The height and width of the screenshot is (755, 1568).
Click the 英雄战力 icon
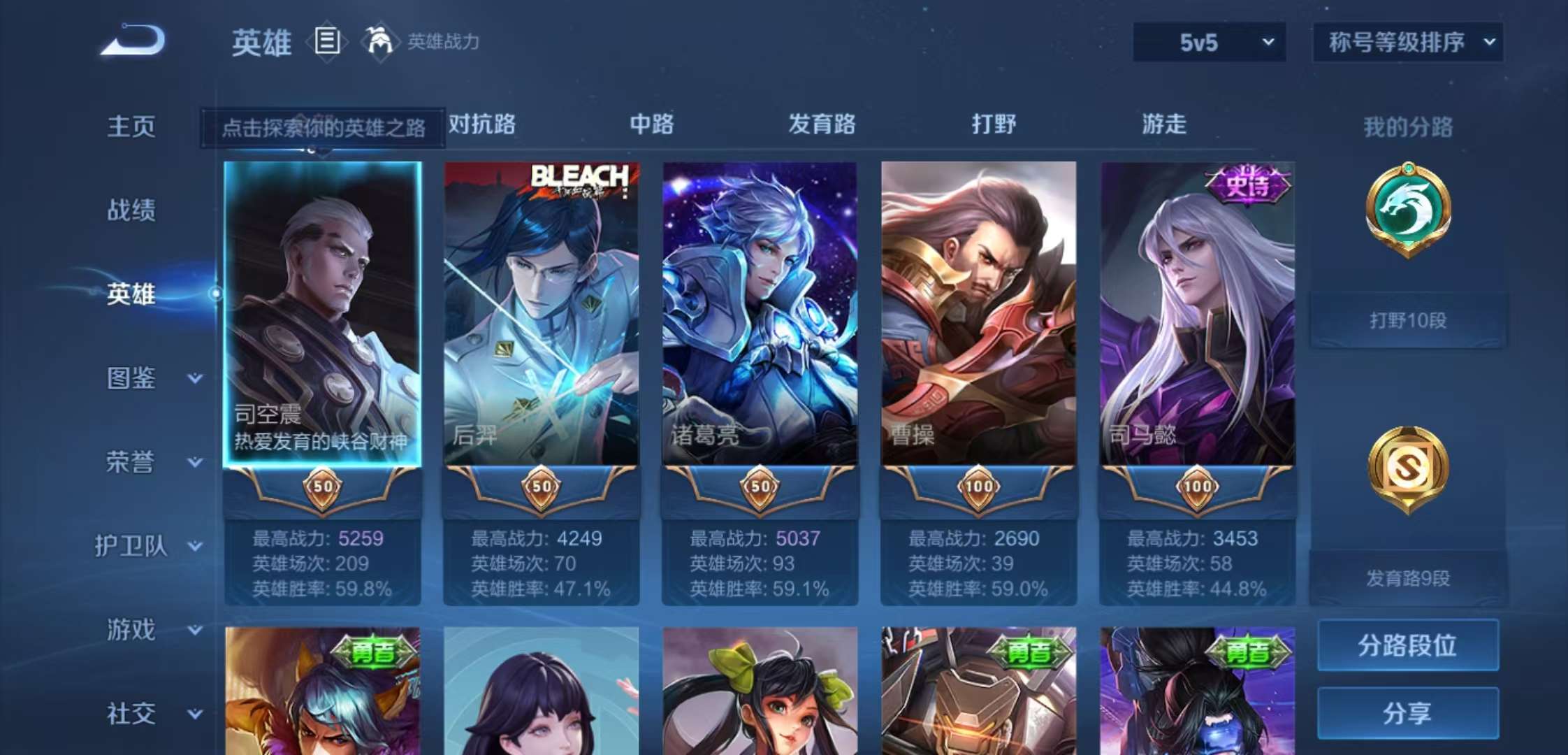378,42
